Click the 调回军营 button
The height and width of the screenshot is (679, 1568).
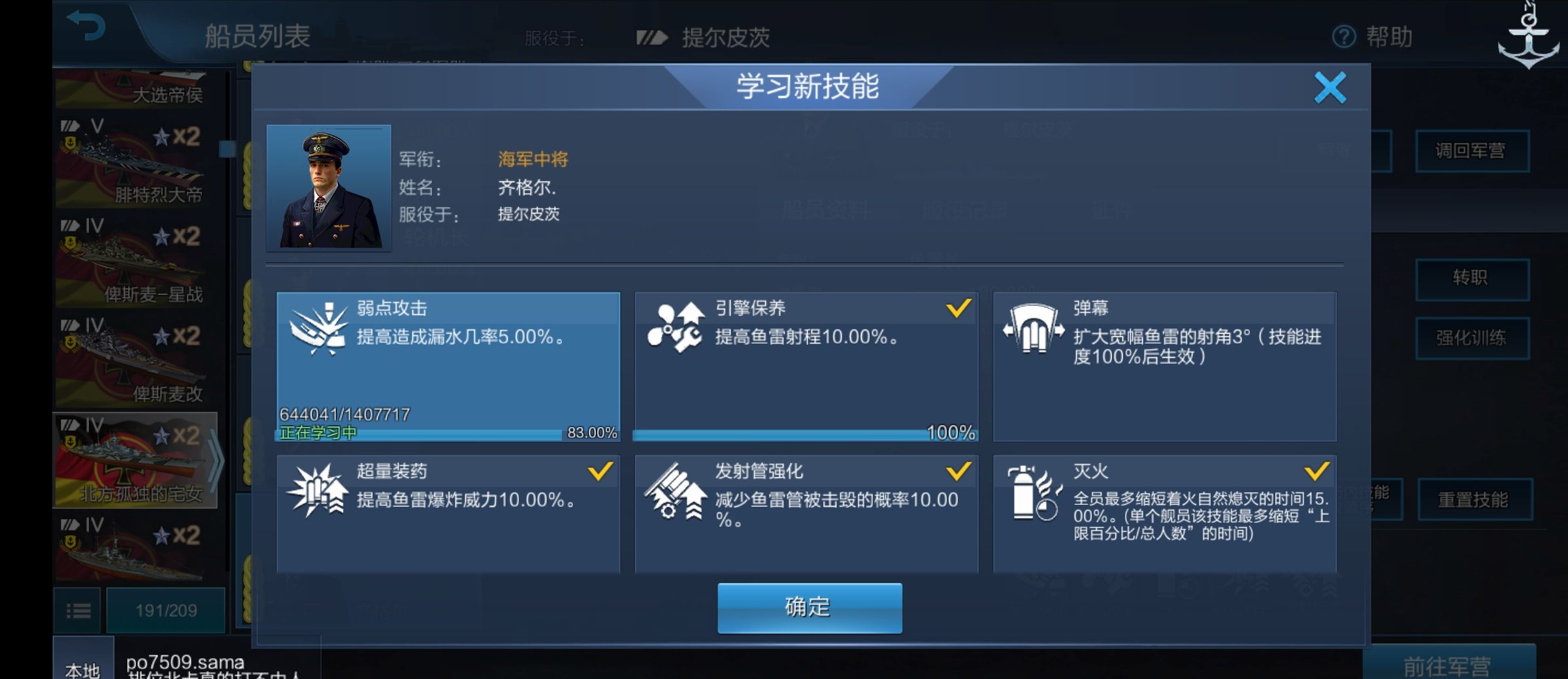tap(1473, 151)
